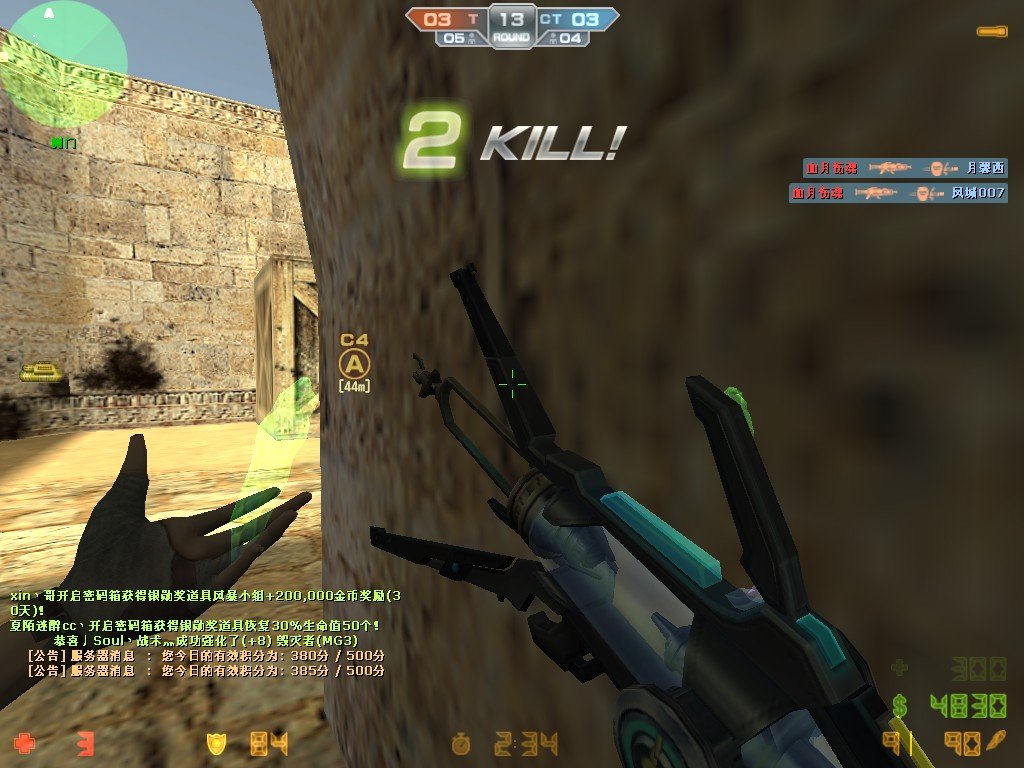Select the C4 bomb site A marker
This screenshot has height=768, width=1024.
pyautogui.click(x=354, y=362)
